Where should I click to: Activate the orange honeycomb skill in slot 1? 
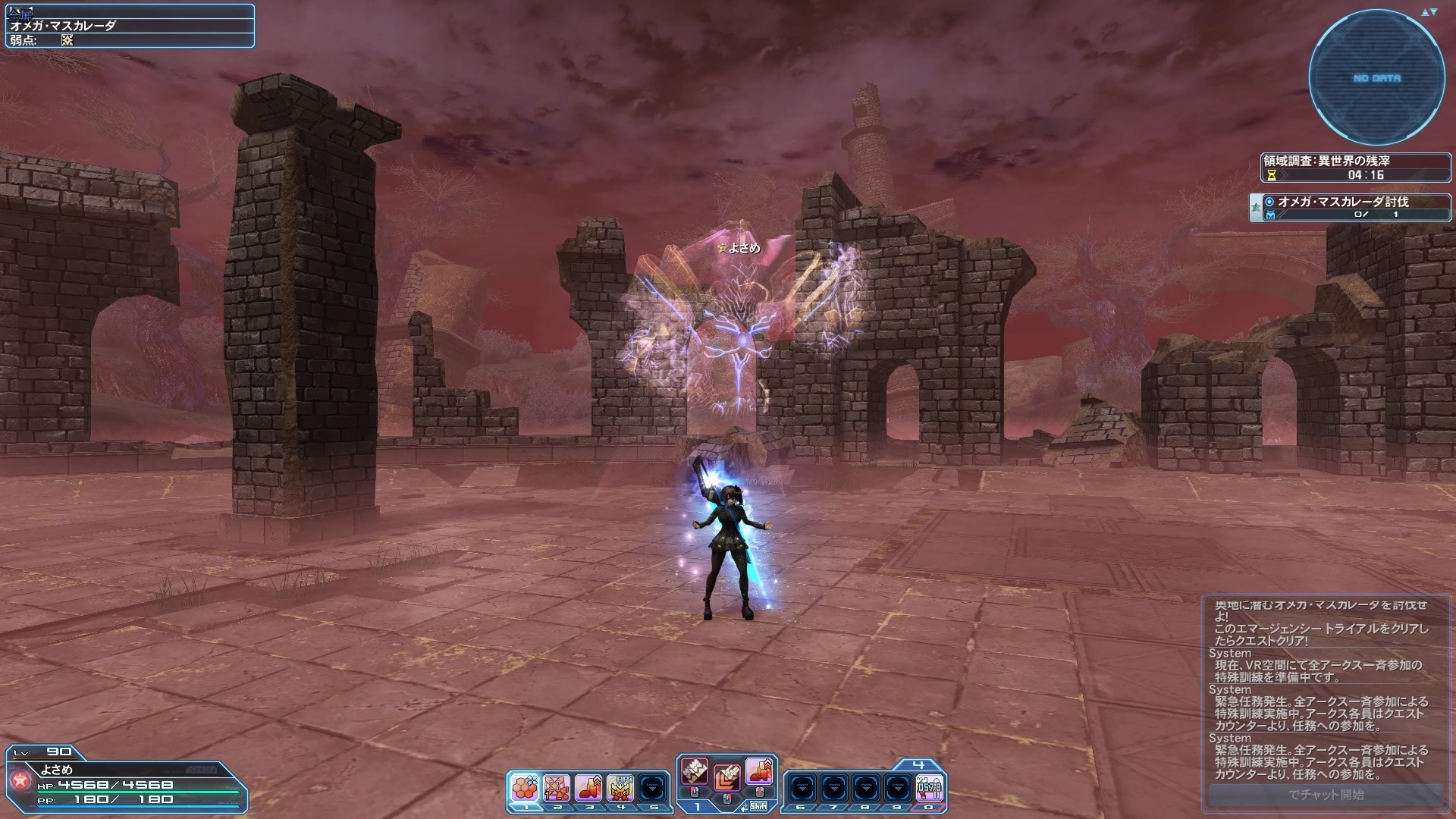tap(524, 789)
